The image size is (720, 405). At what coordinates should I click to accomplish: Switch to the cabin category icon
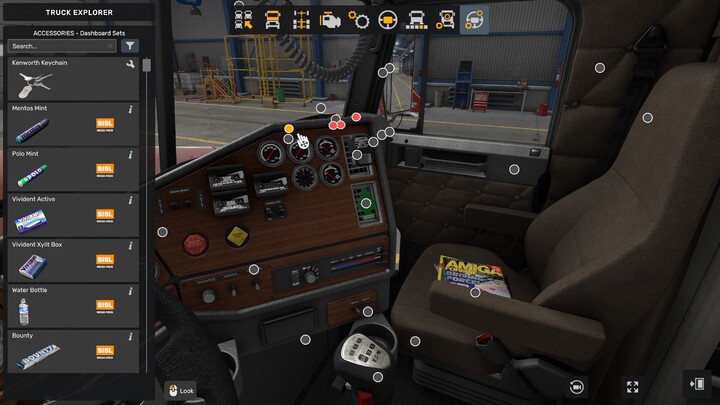pos(272,20)
